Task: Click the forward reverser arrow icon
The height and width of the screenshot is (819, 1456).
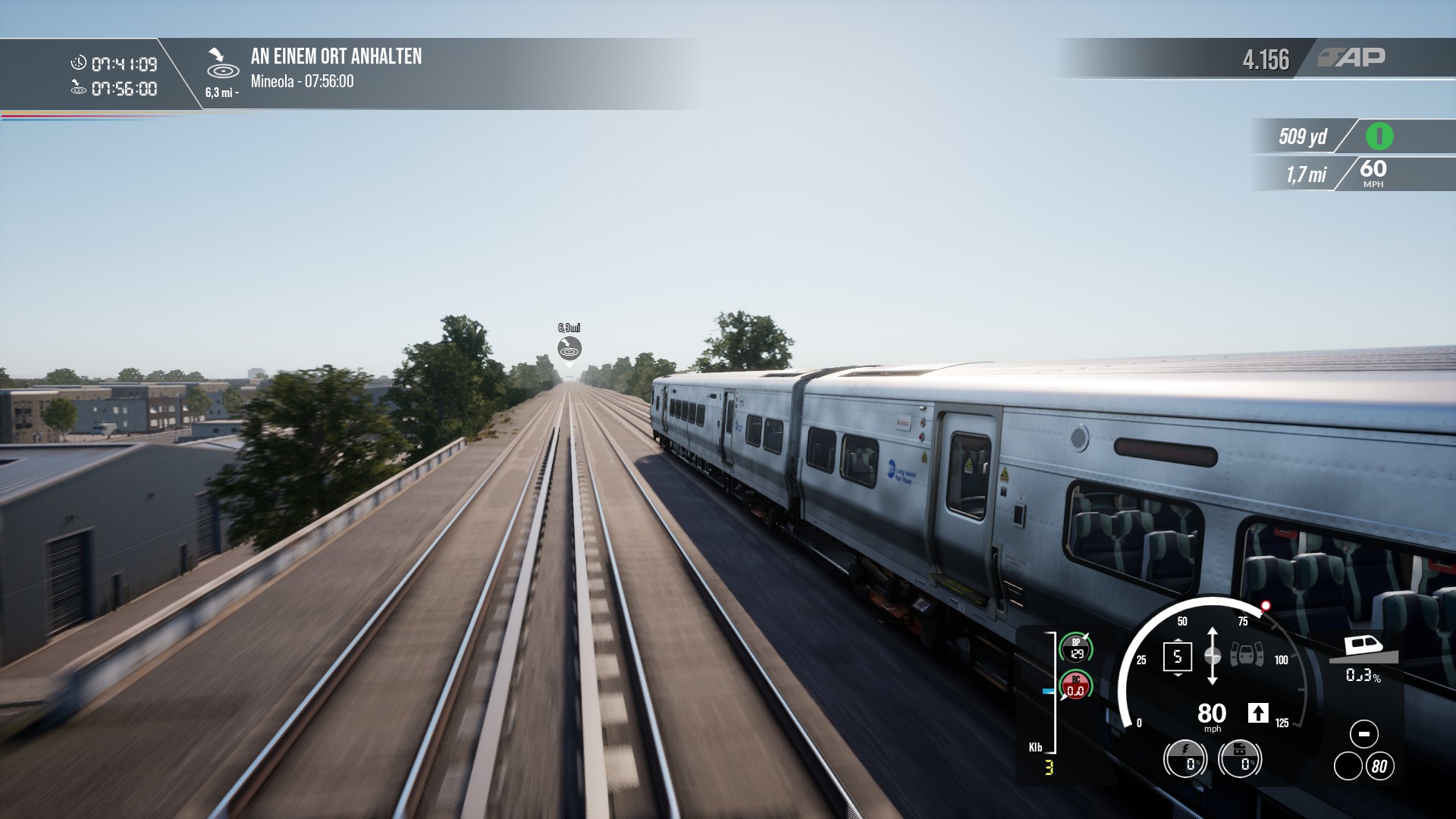Action: tap(1257, 713)
